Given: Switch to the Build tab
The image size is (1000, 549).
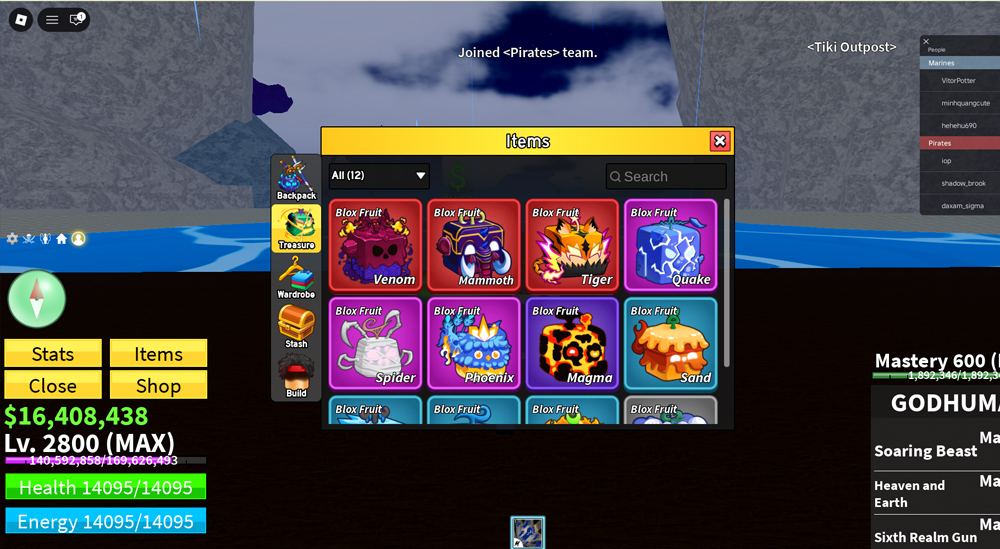Looking at the screenshot, I should (x=296, y=376).
